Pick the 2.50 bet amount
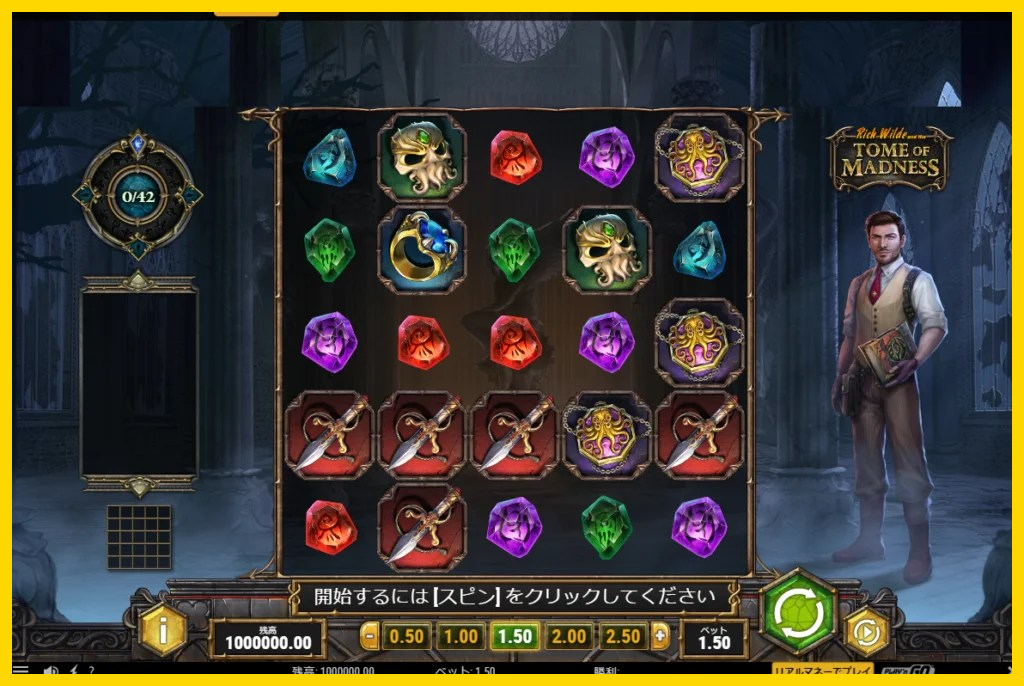The width and height of the screenshot is (1024, 686). click(622, 636)
